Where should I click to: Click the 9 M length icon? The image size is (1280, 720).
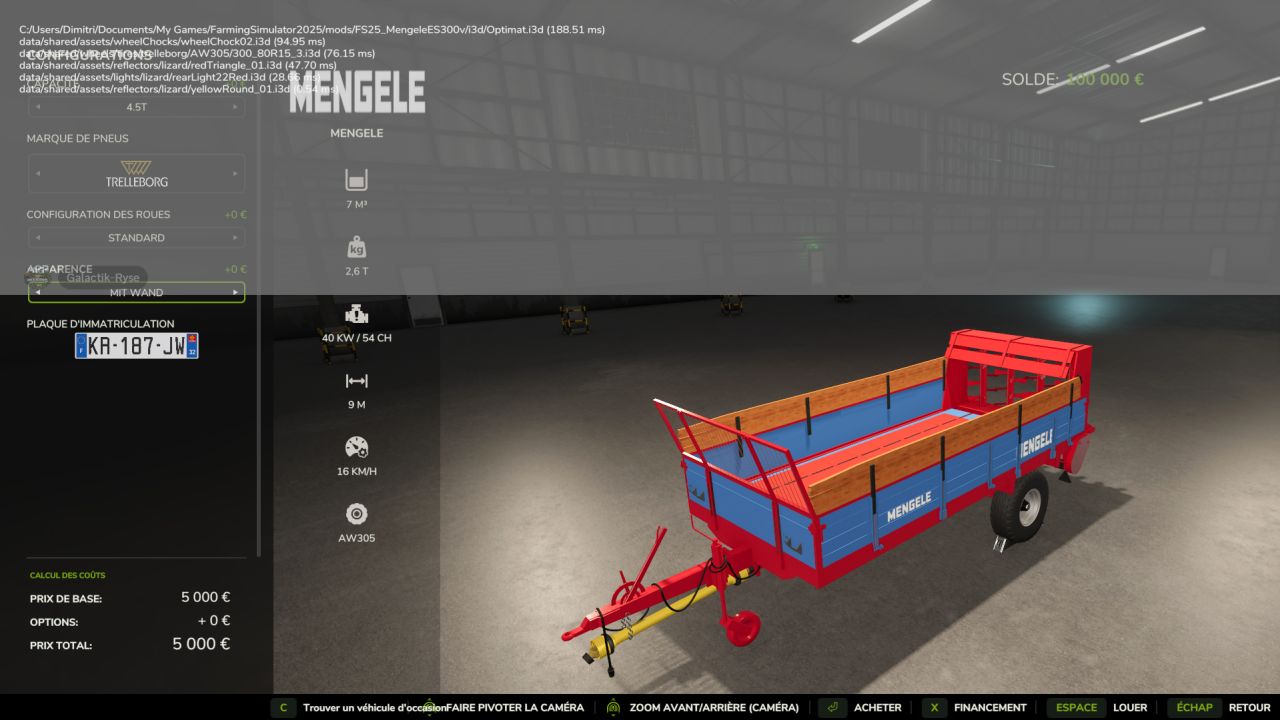[357, 380]
